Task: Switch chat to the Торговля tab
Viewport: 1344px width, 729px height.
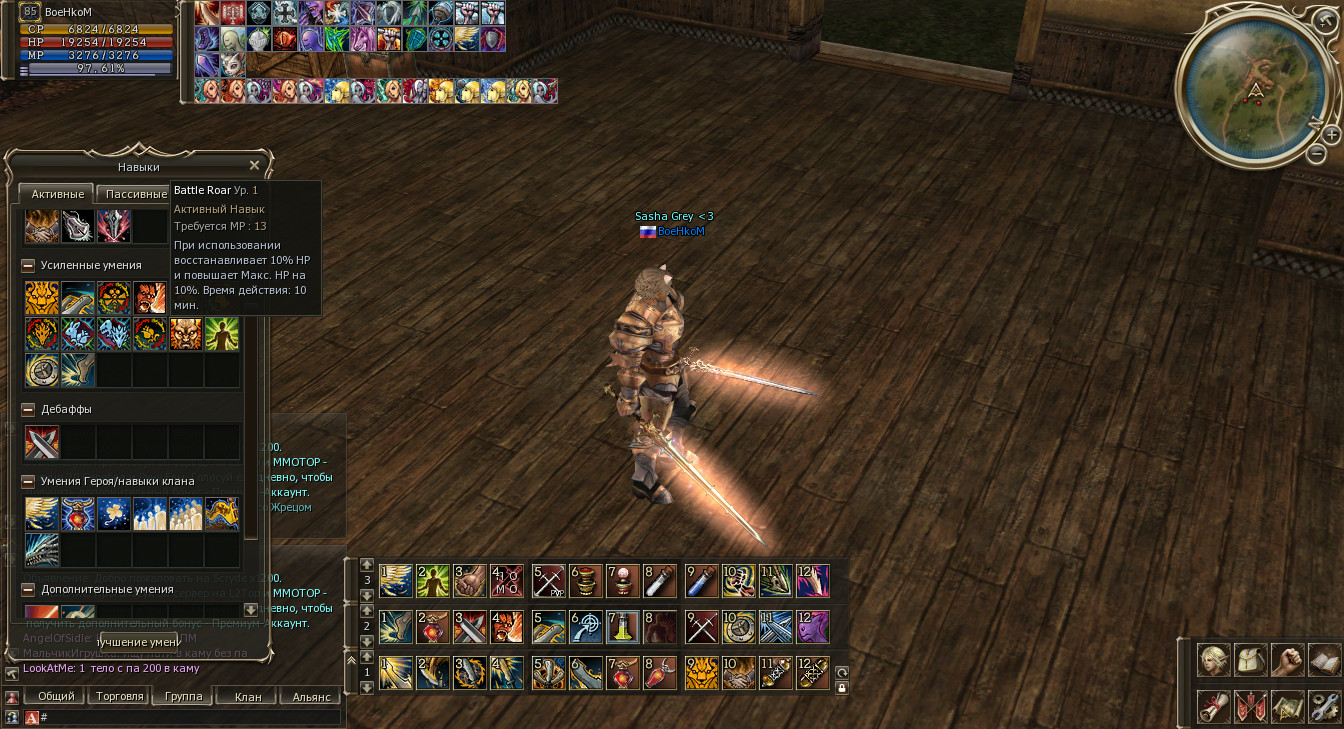Action: [120, 696]
